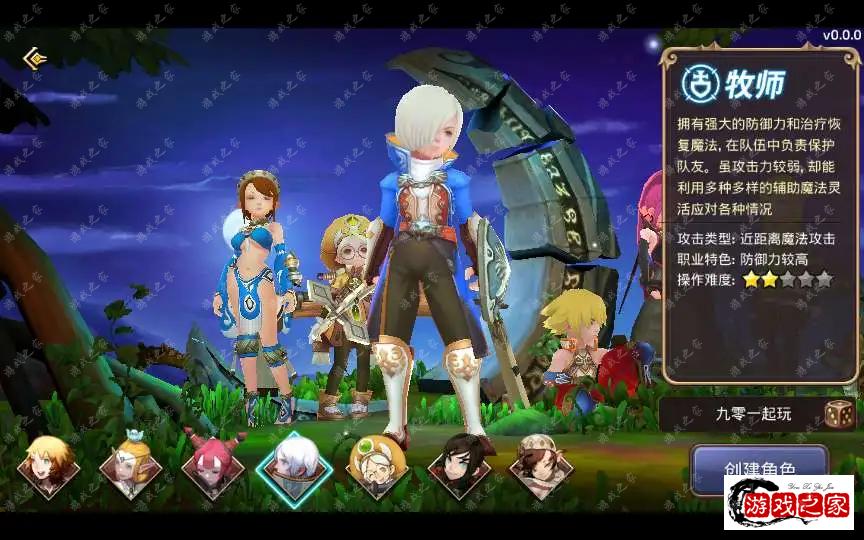Pick the brown-haired bandana character portrait
Screen dimensions: 864x540
(541, 466)
